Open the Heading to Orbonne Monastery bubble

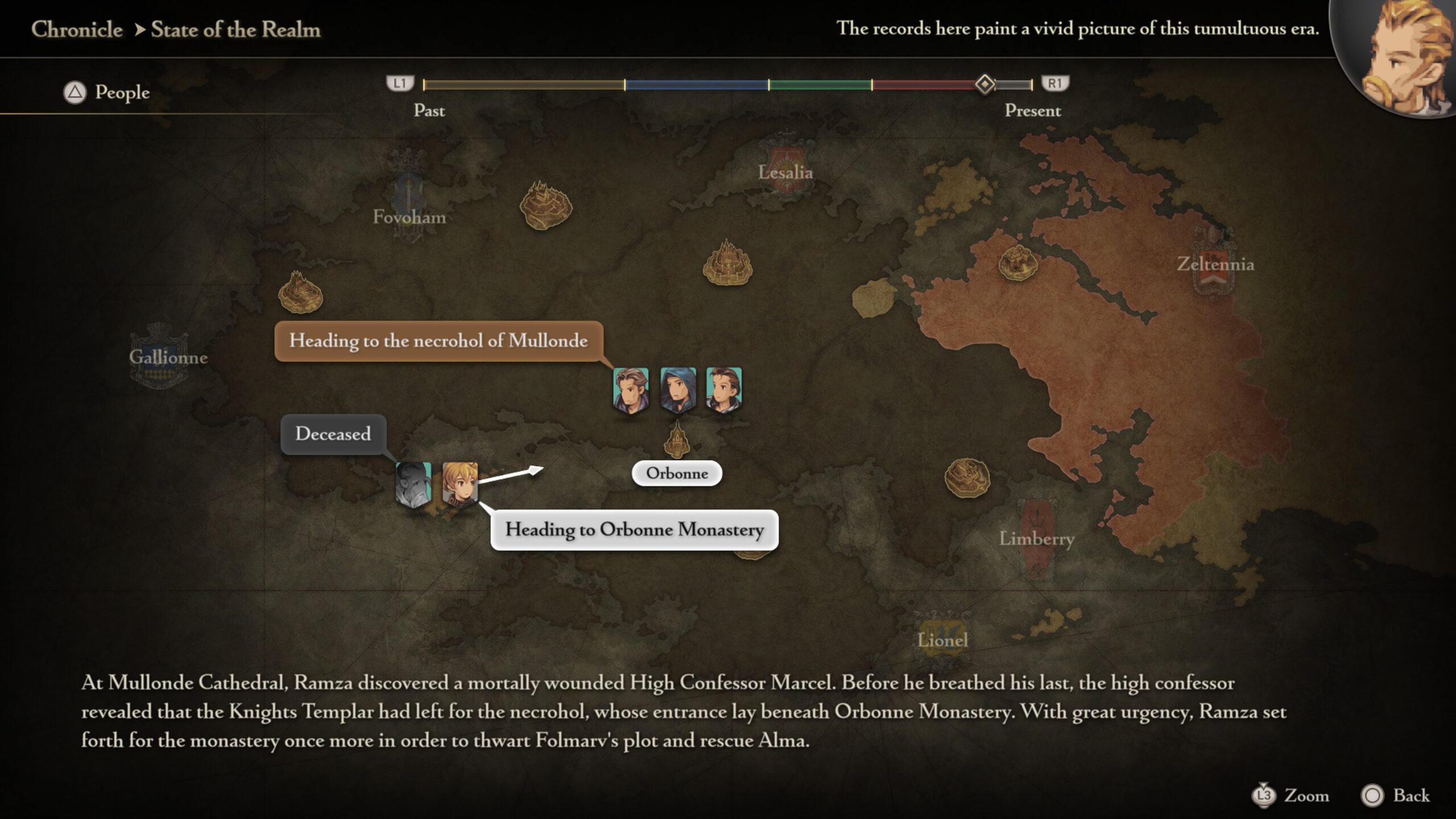tap(634, 530)
